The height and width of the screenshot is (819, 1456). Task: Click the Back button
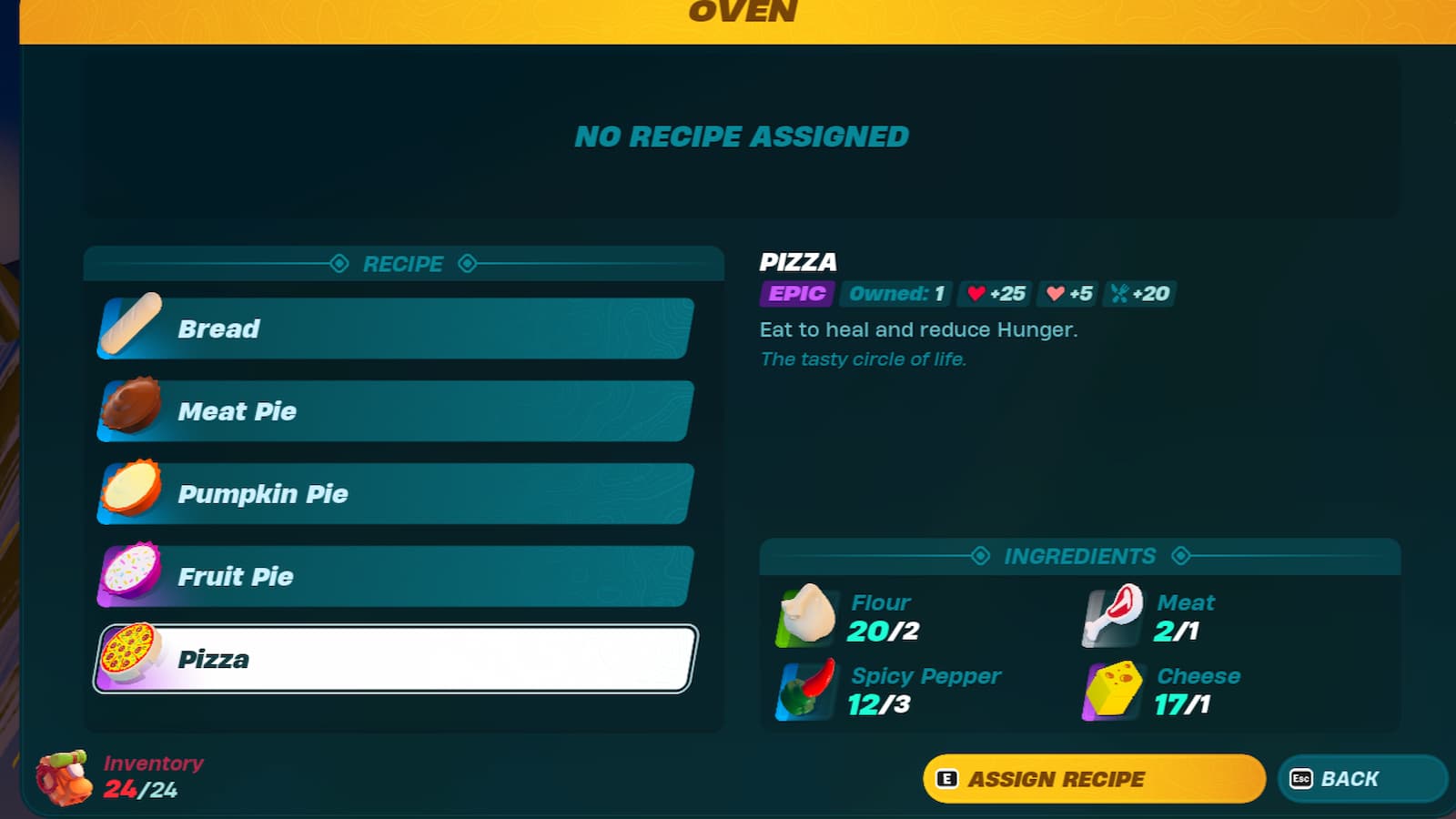pos(1361,779)
